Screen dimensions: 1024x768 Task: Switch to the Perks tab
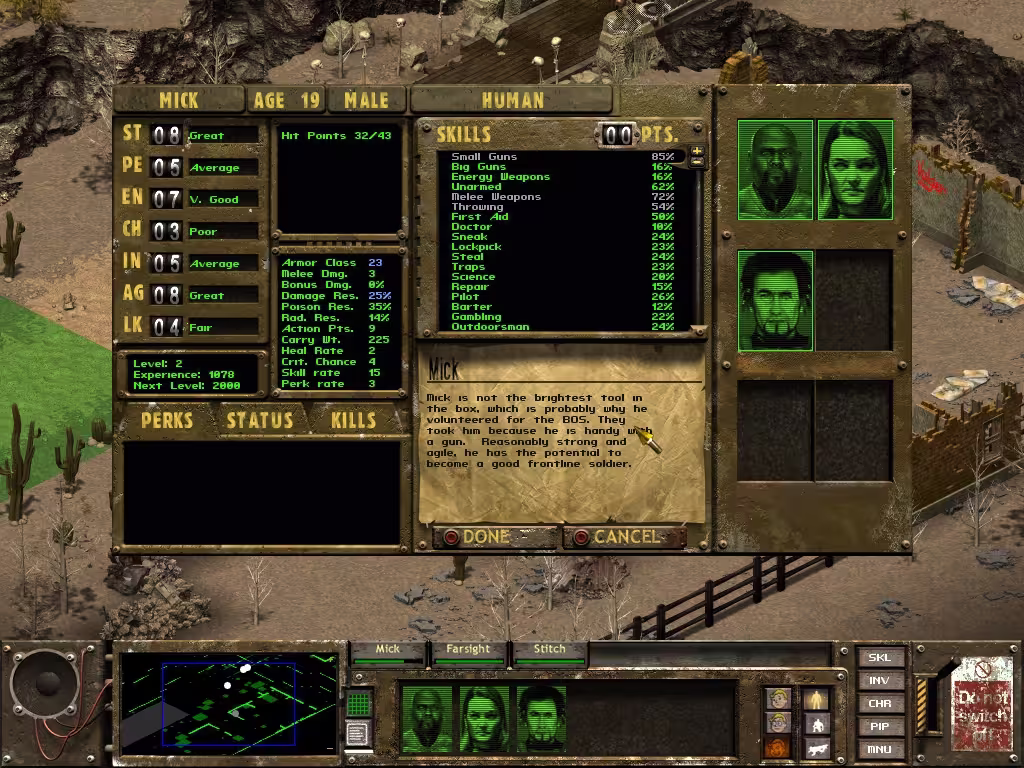pyautogui.click(x=167, y=420)
